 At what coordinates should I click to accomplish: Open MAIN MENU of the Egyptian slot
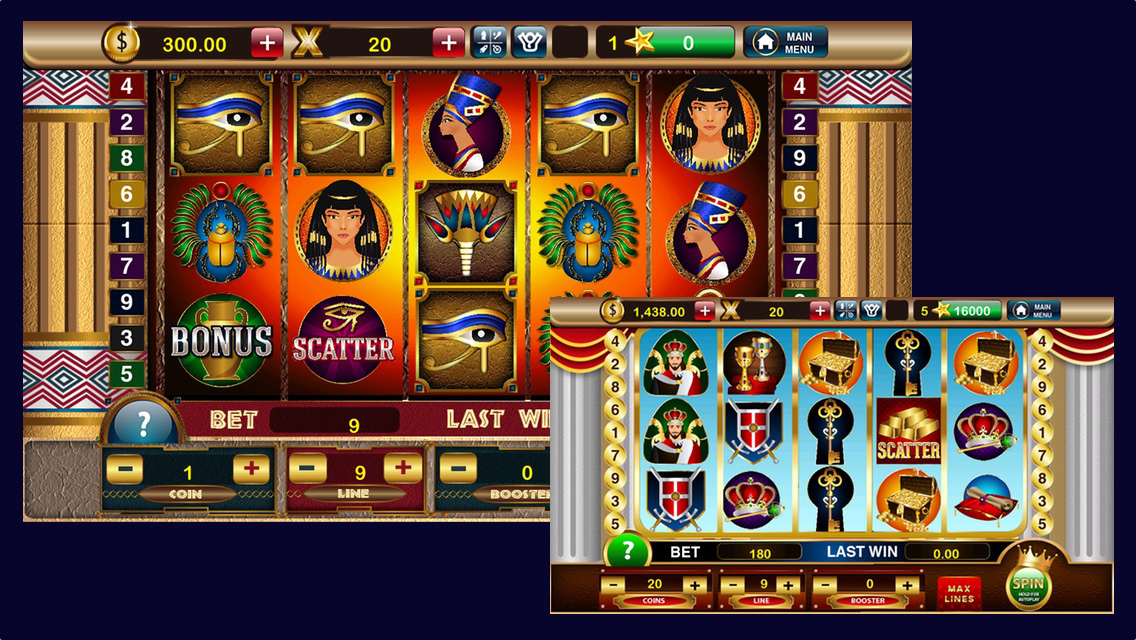coord(786,42)
